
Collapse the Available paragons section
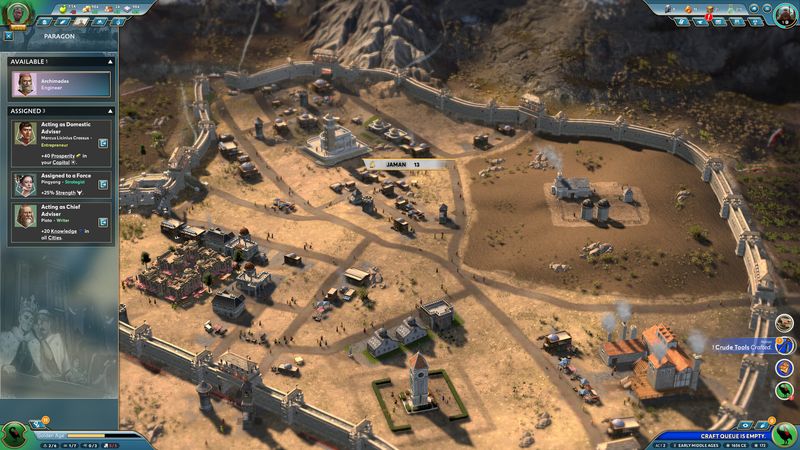(111, 61)
